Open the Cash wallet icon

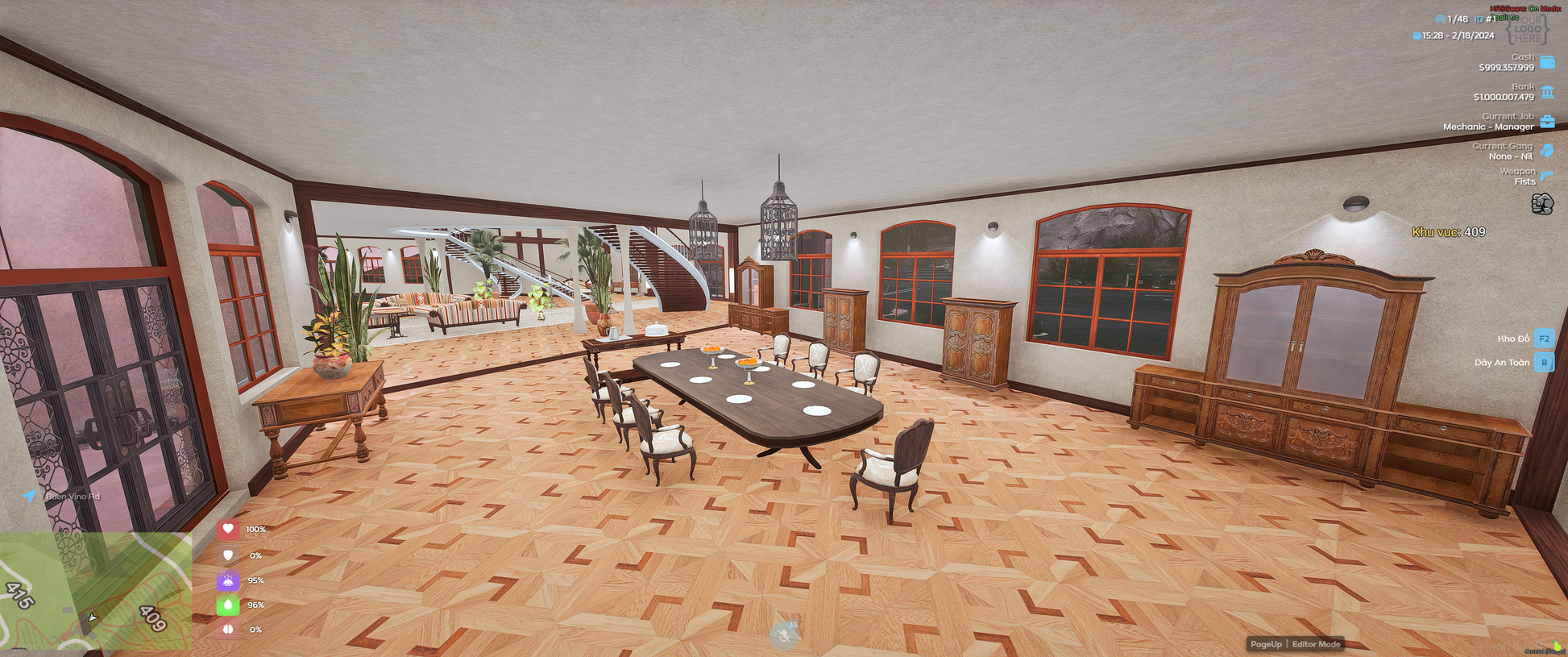point(1547,62)
